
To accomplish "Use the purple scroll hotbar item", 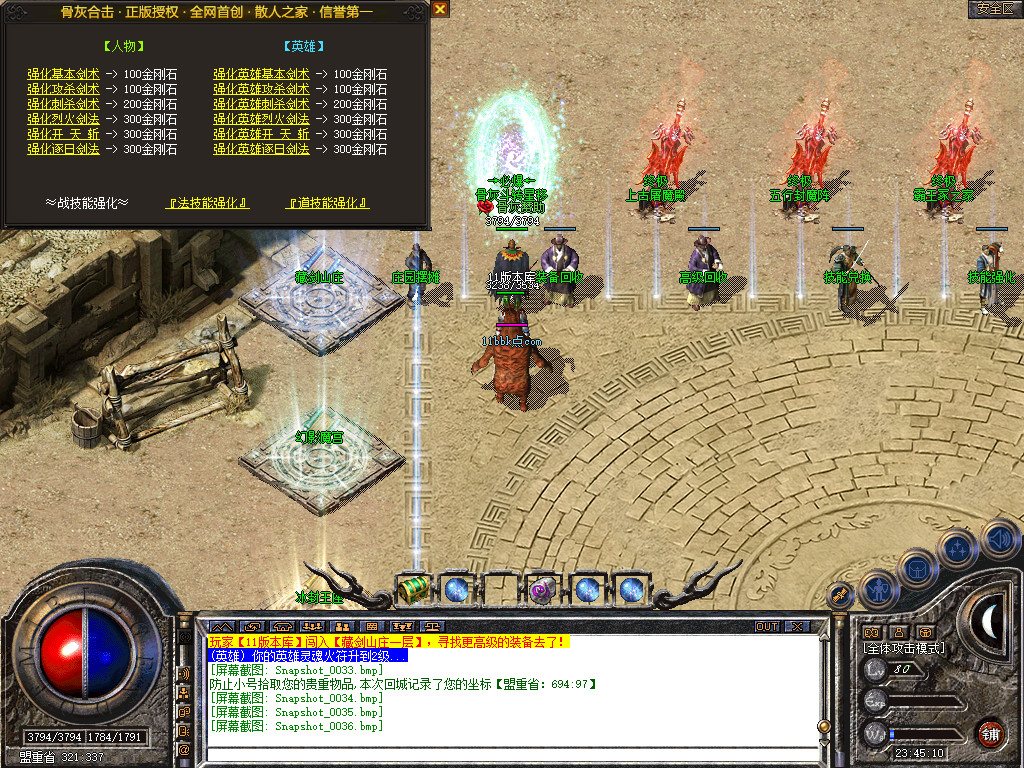I will click(543, 590).
